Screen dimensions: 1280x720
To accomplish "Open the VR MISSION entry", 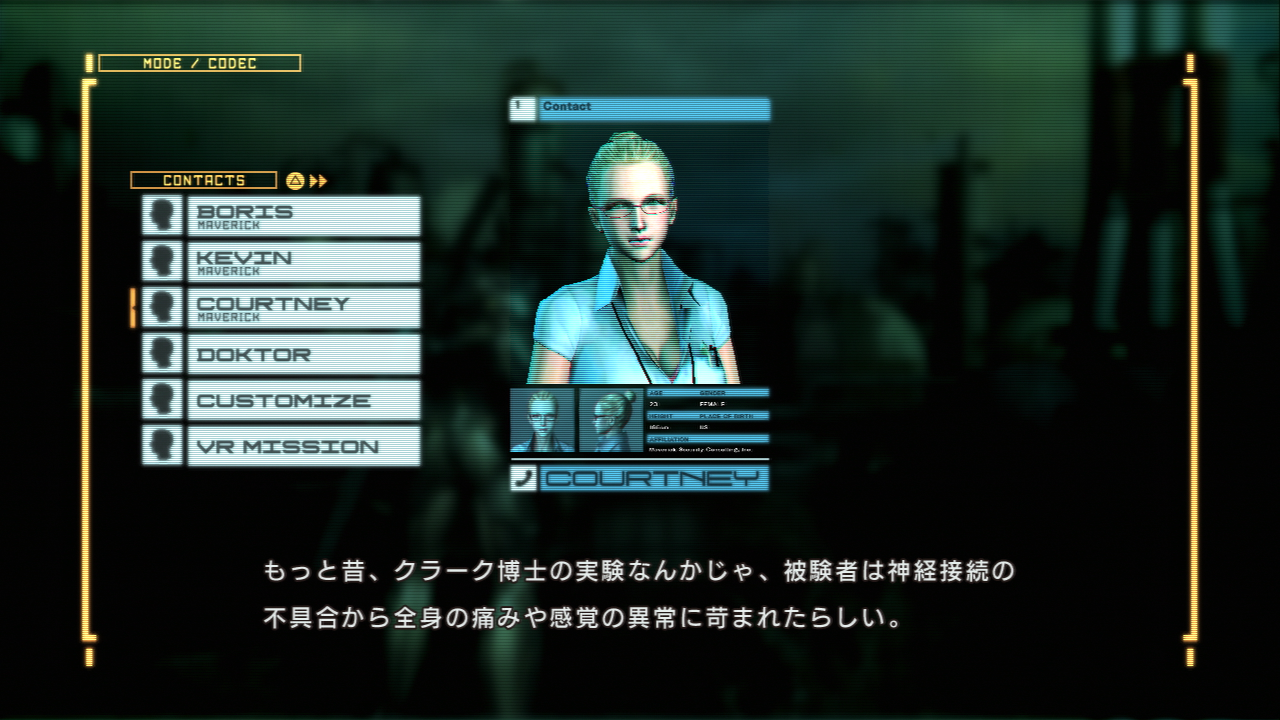I will point(300,446).
